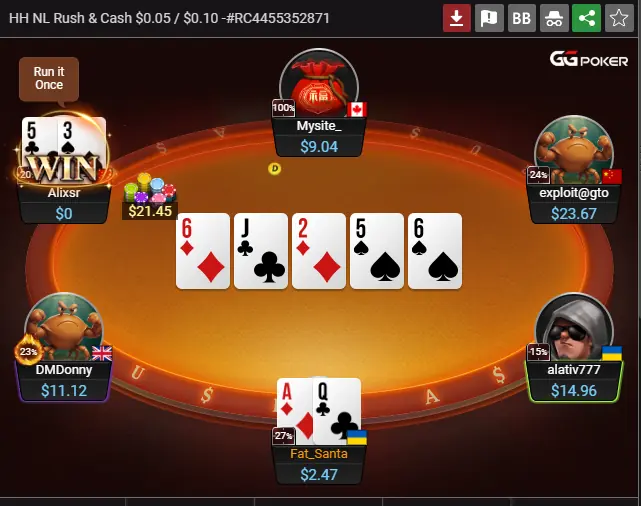Click the GGPoker logo
Viewport: 641px width, 506px height.
point(587,59)
